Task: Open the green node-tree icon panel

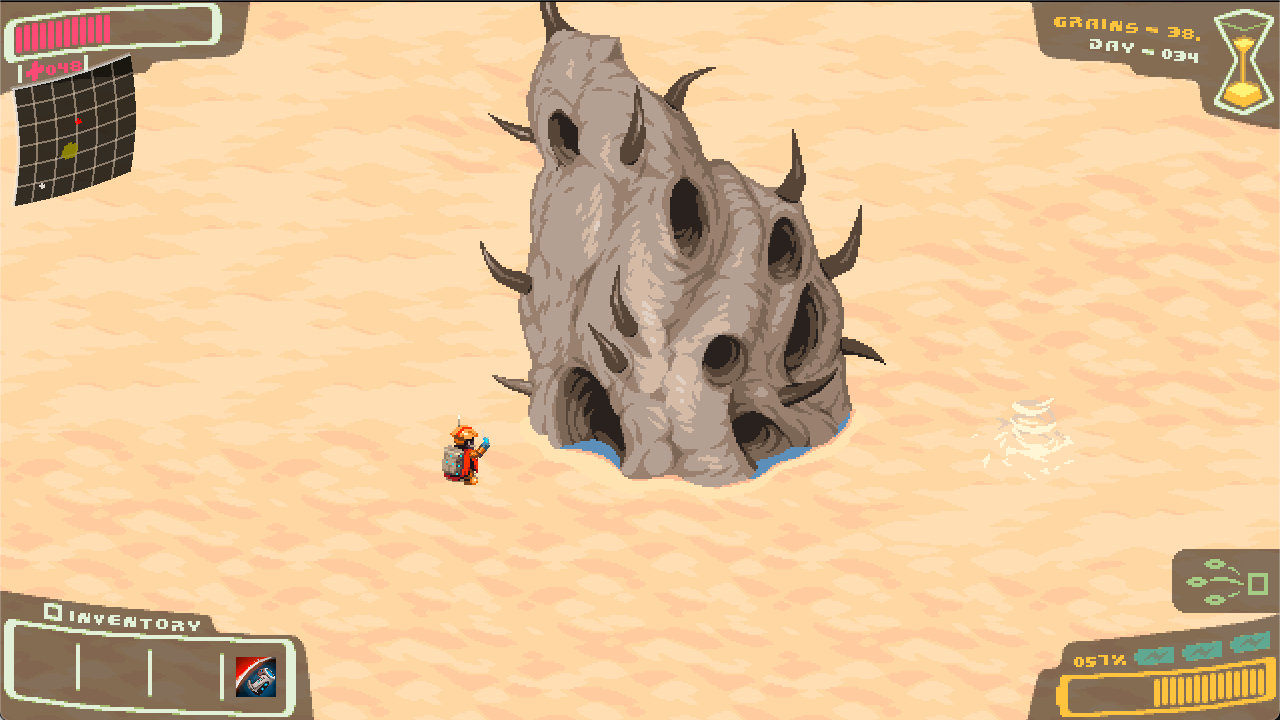Action: [x=1225, y=582]
